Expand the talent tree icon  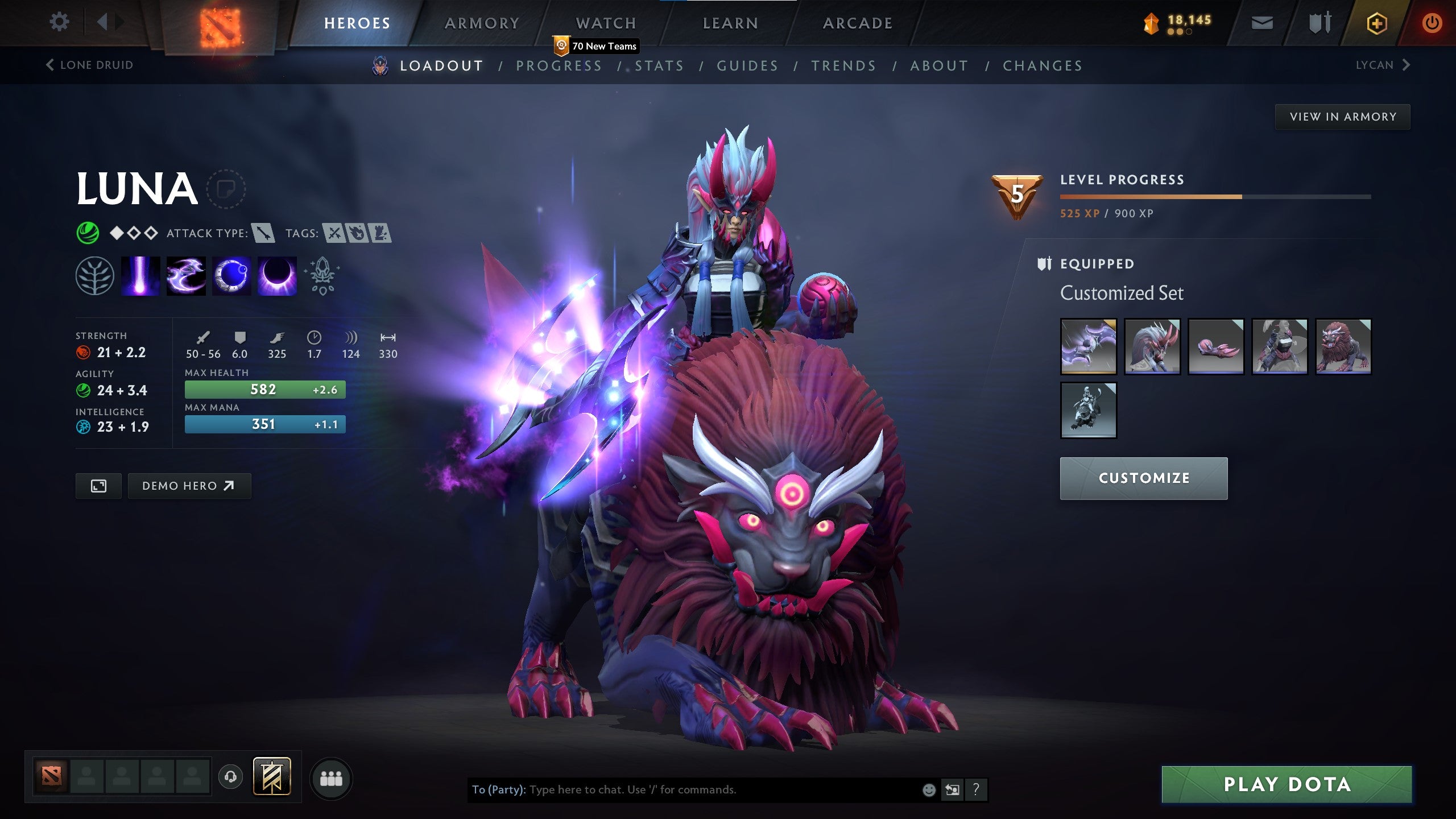pyautogui.click(x=94, y=277)
